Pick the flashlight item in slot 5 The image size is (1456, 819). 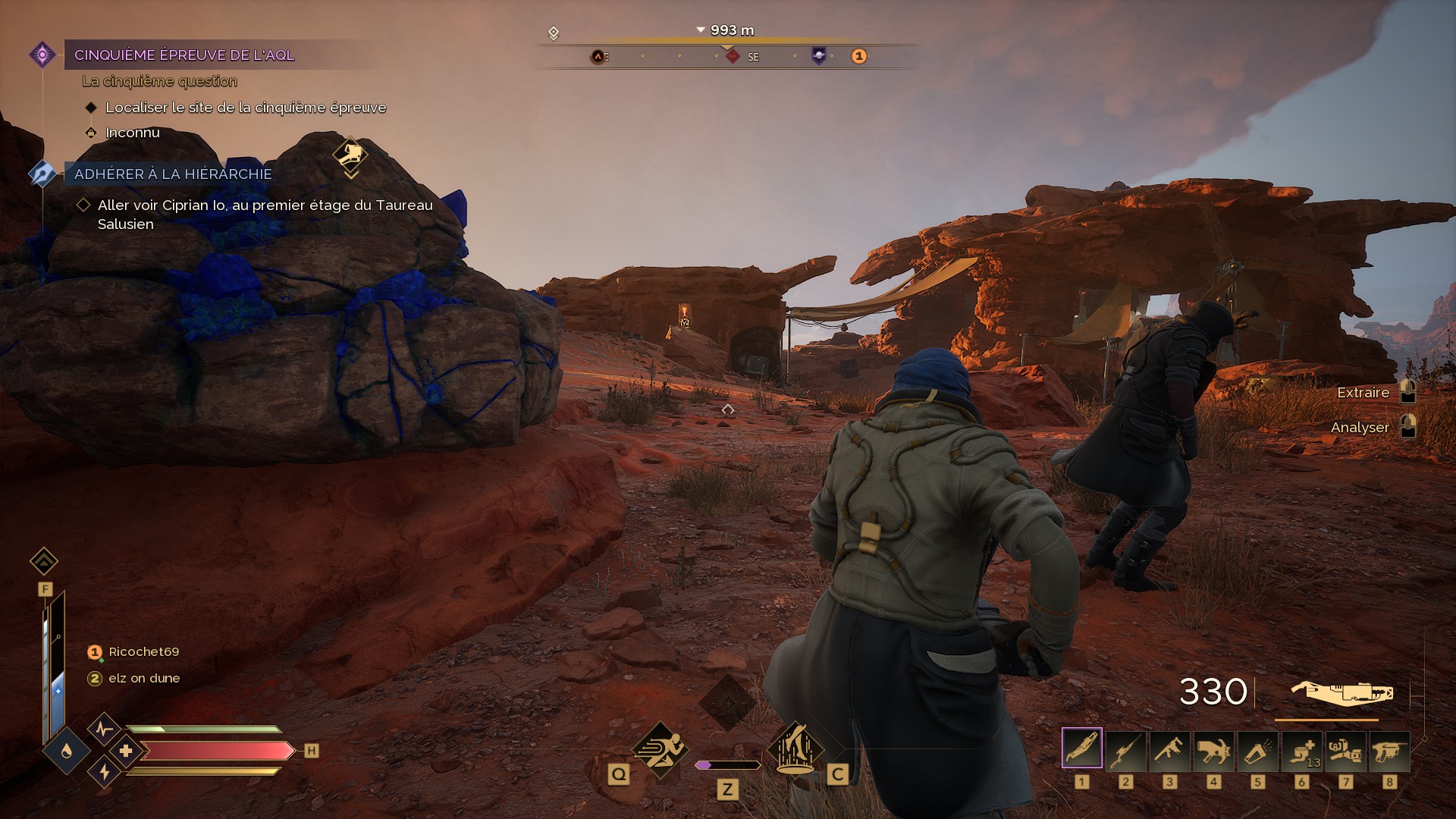tap(1258, 748)
